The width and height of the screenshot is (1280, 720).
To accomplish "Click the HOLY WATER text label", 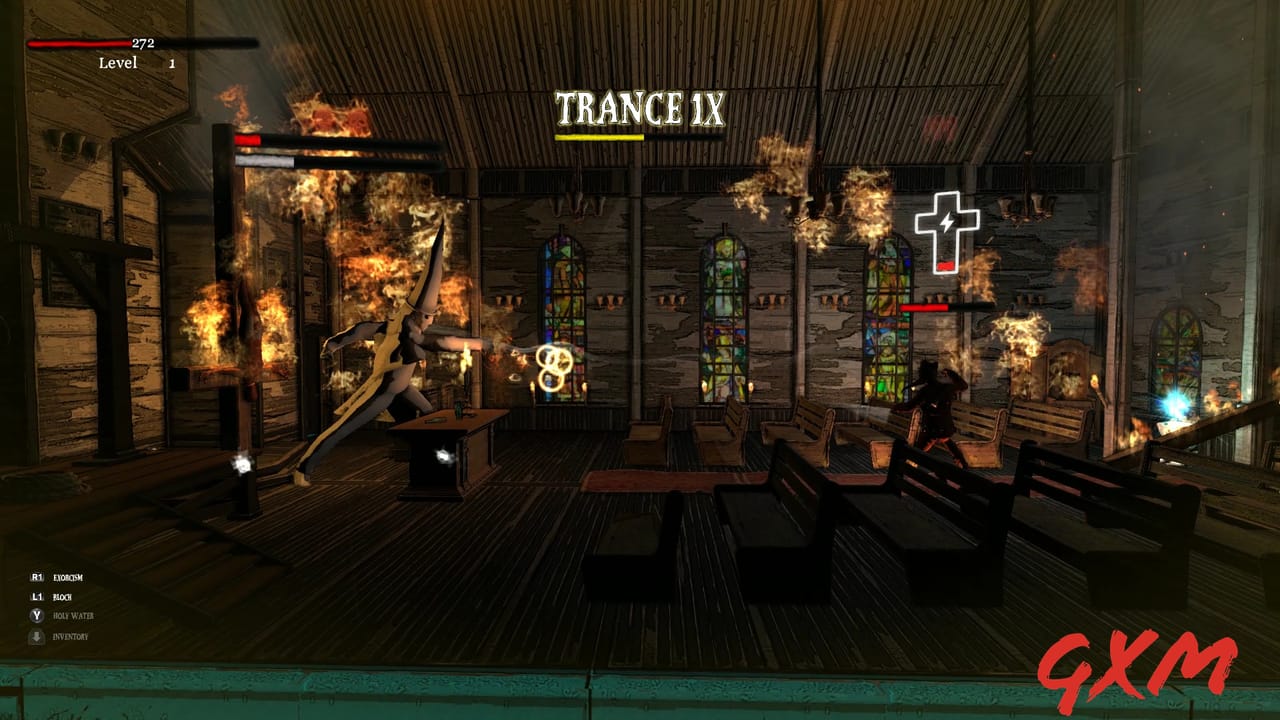I will click(73, 615).
